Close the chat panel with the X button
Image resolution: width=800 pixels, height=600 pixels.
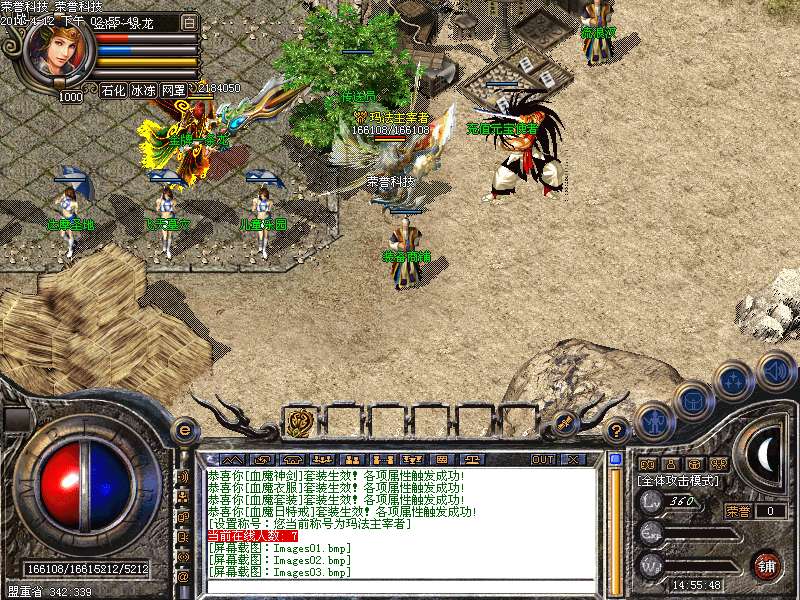click(573, 459)
